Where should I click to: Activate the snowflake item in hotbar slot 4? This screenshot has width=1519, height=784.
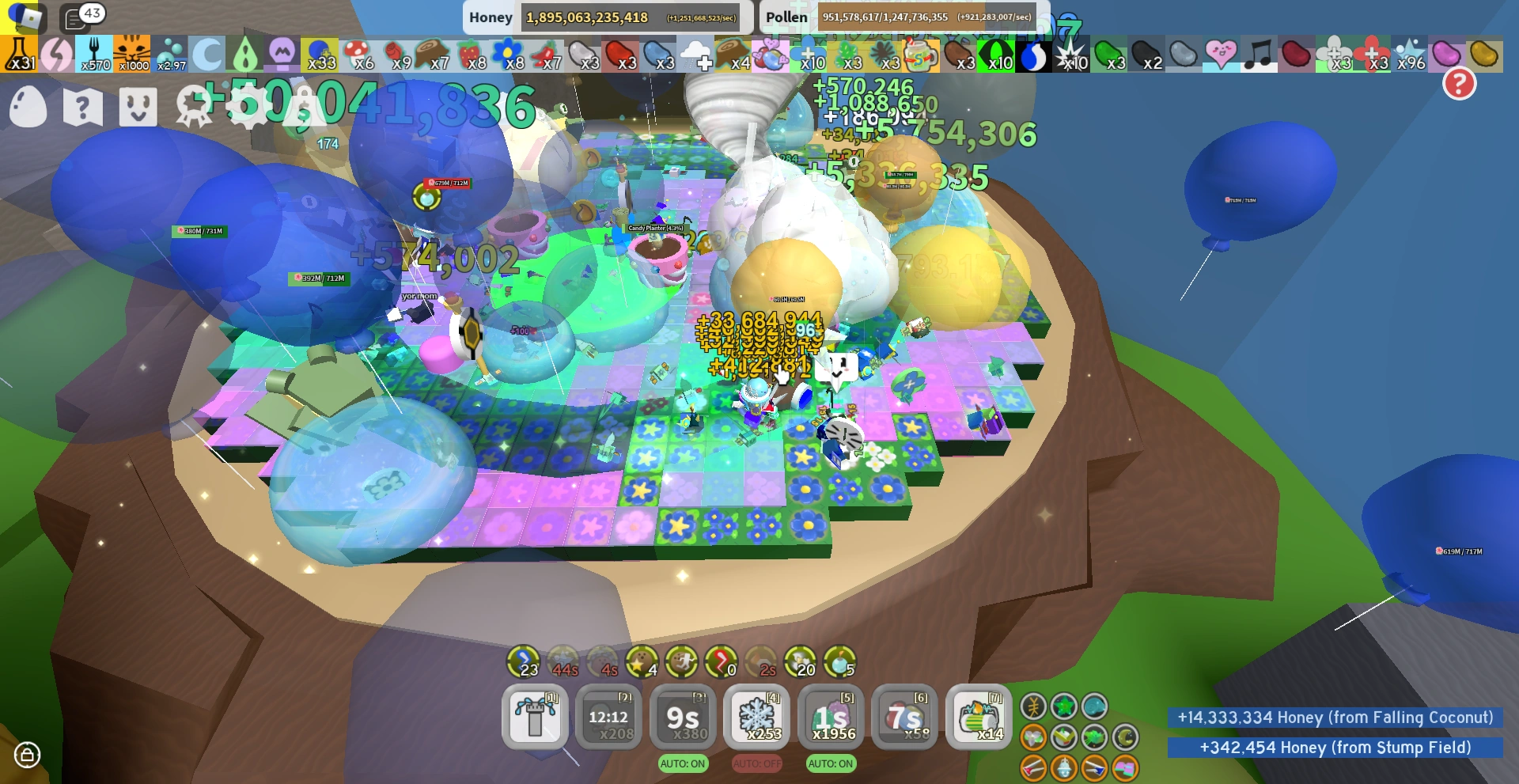(757, 718)
